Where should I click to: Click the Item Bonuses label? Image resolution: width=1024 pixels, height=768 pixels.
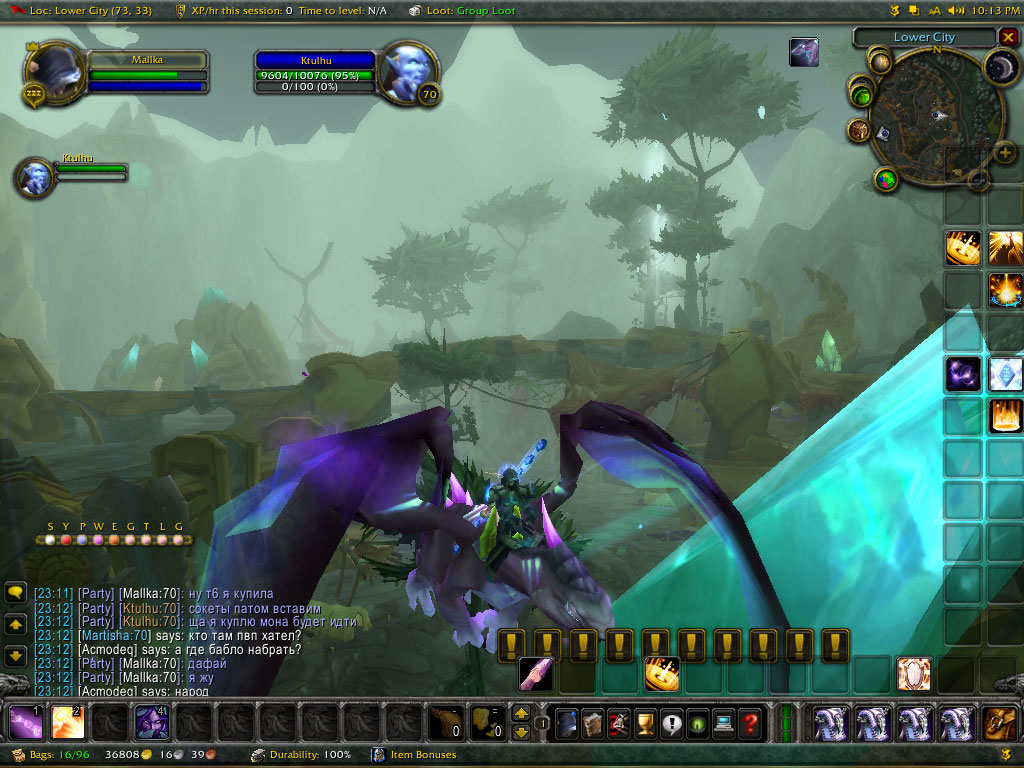coord(423,755)
